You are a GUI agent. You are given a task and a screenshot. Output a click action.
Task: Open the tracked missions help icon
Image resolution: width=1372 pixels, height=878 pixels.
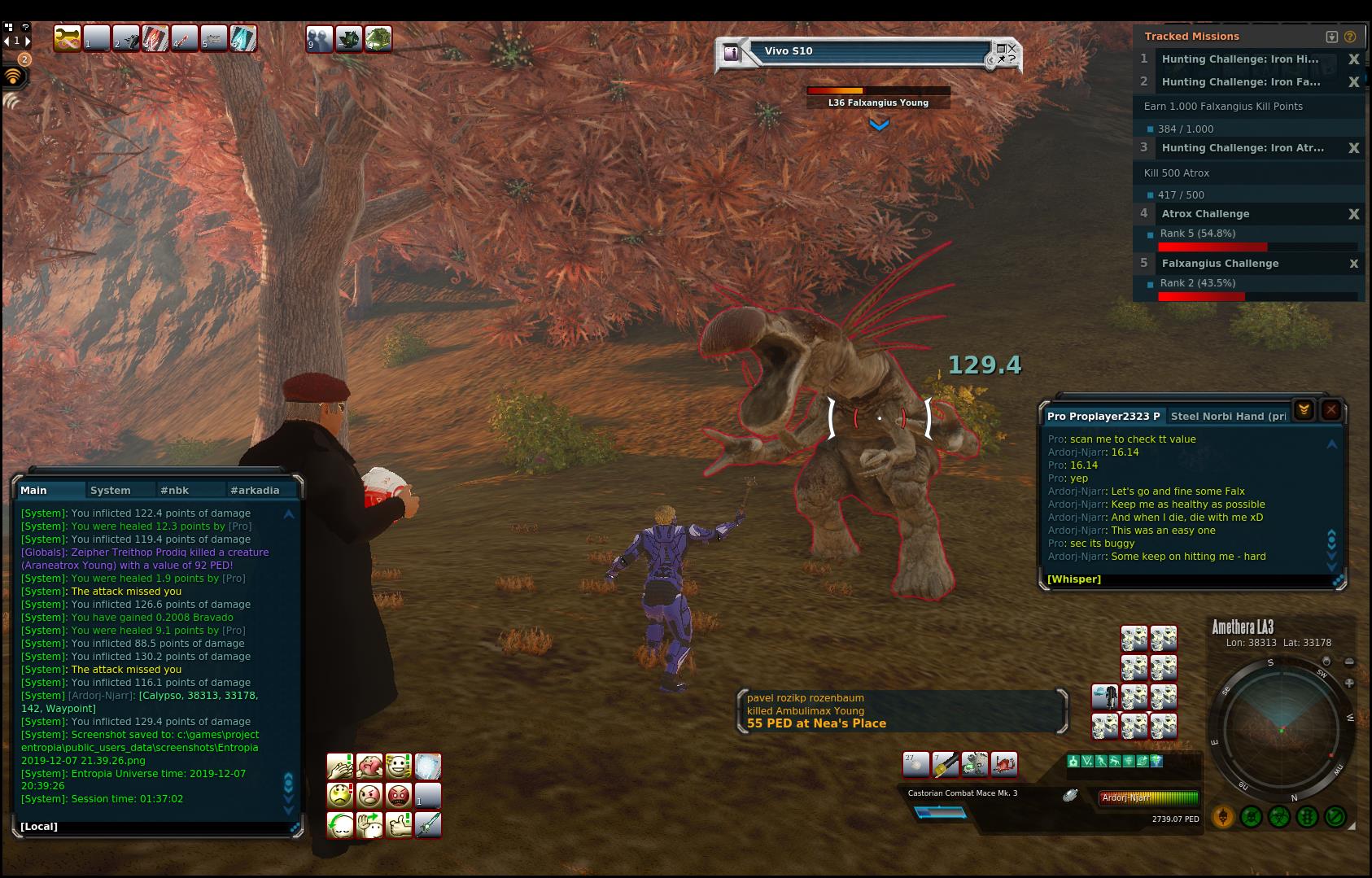click(x=1350, y=37)
